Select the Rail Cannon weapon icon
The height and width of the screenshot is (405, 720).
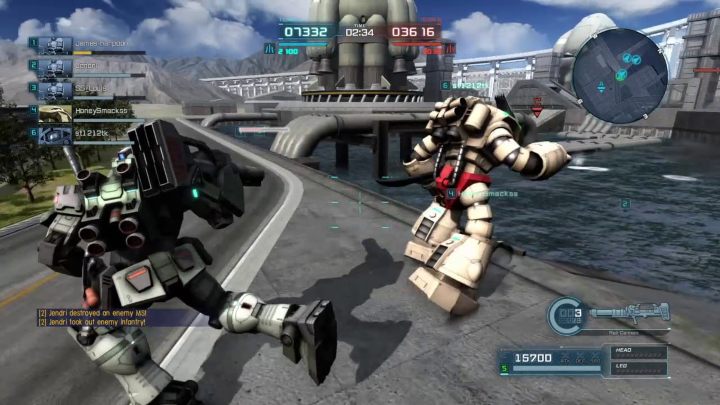[x=628, y=311]
